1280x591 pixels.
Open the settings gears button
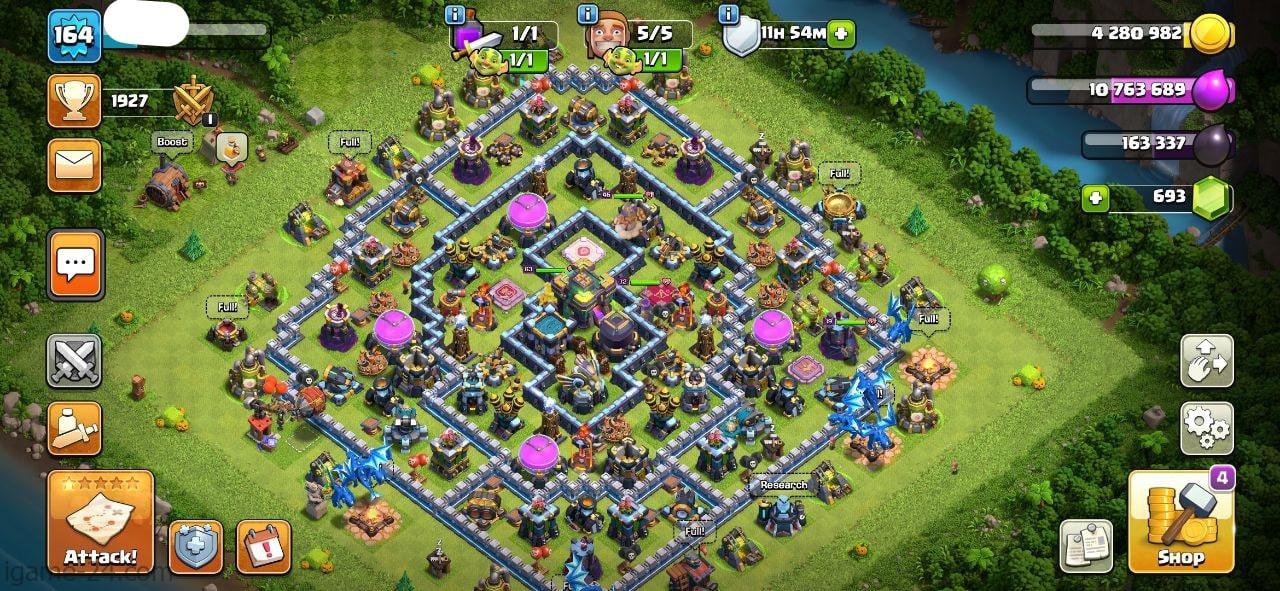[1206, 429]
